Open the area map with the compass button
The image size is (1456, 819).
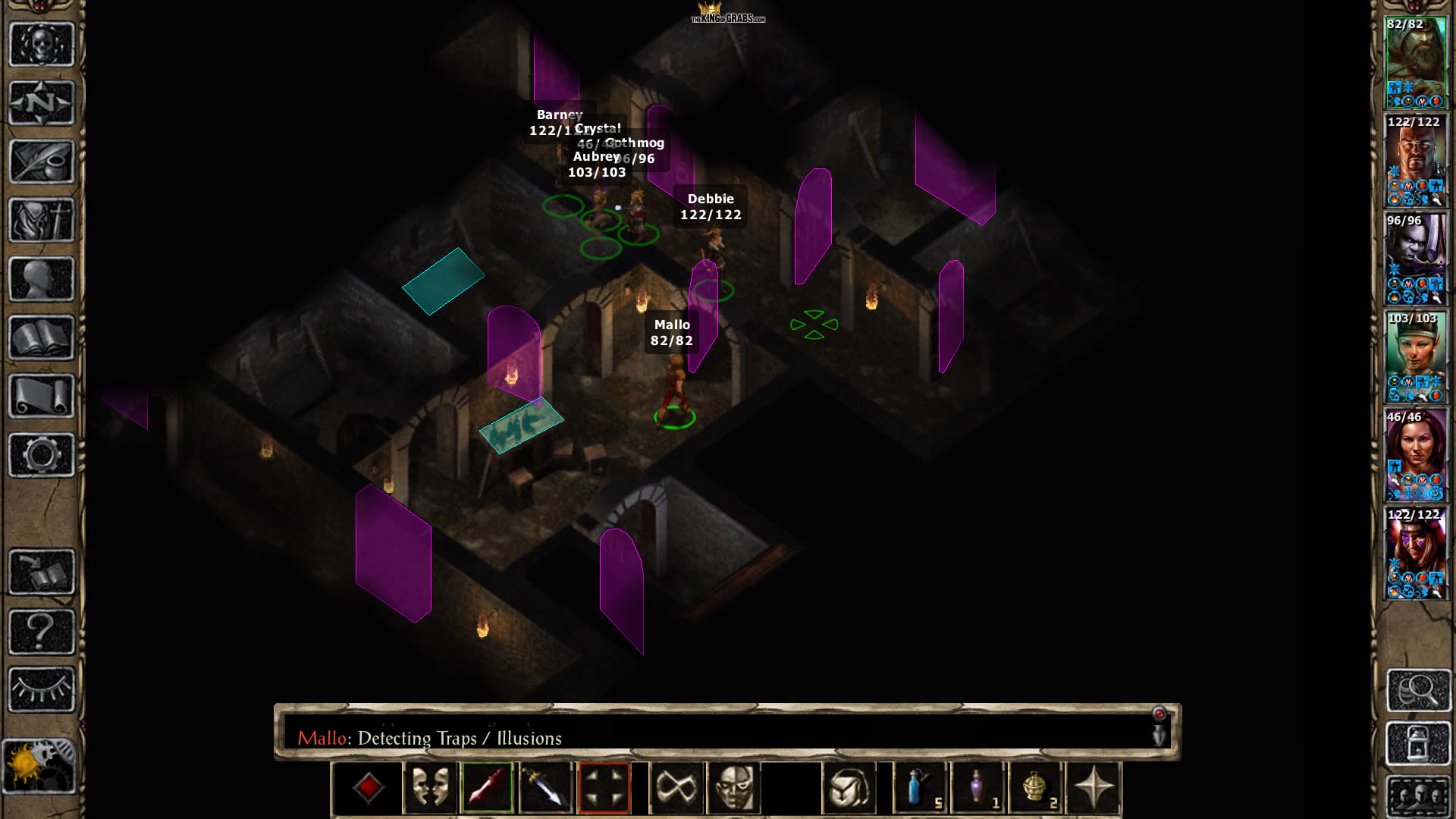point(41,102)
